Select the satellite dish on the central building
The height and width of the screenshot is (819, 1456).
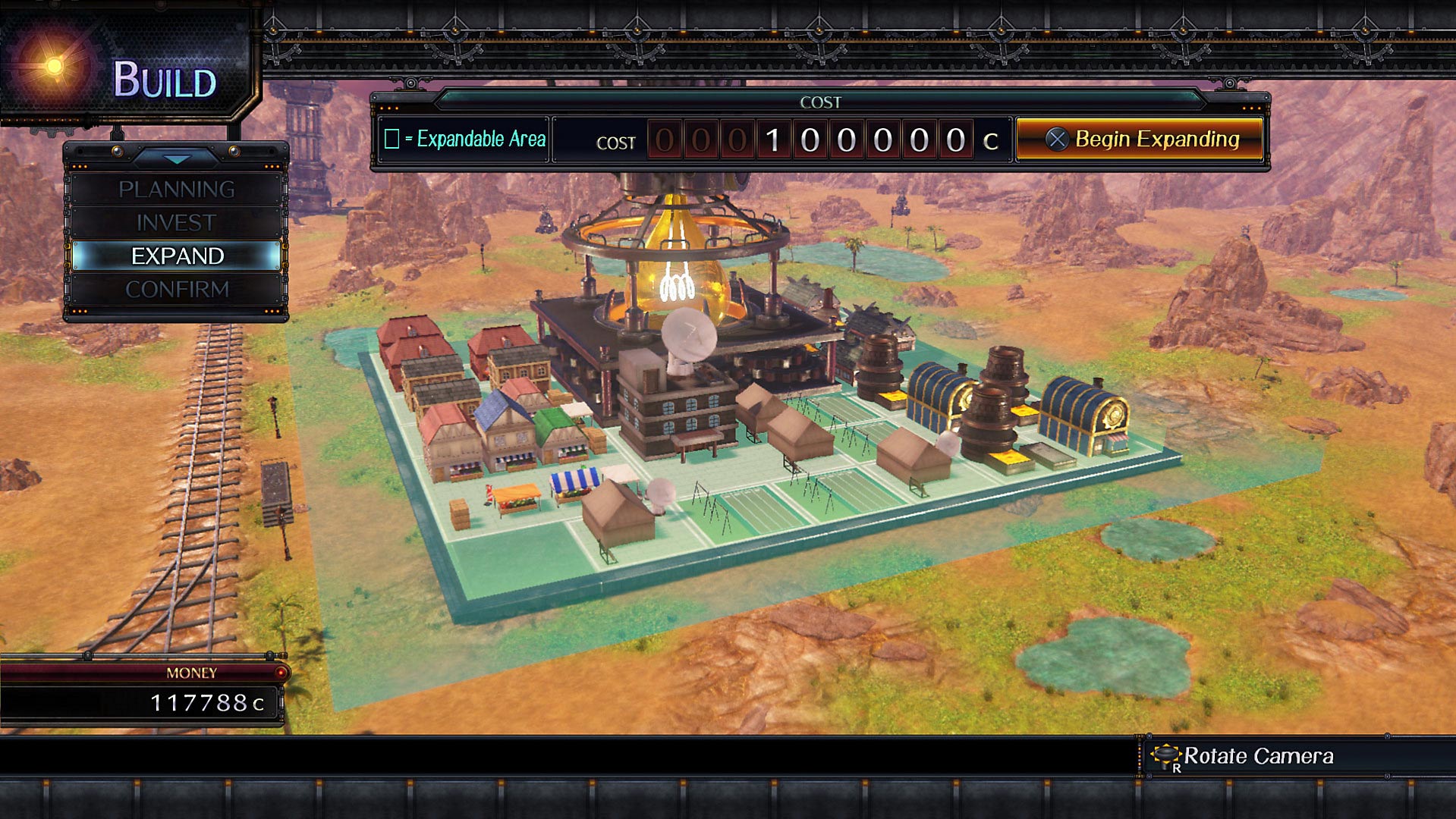689,334
